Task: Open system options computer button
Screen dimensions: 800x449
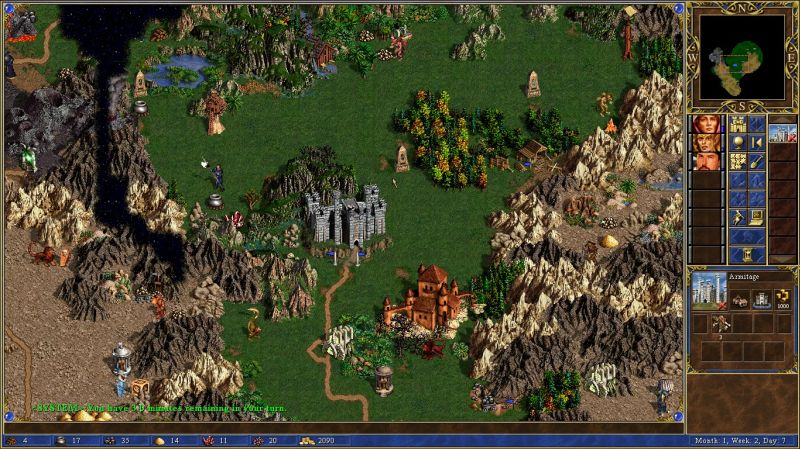Action: click(756, 216)
